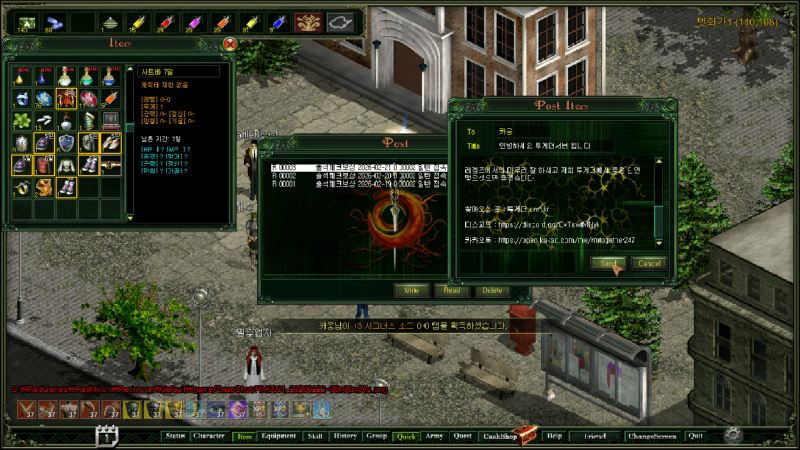Open the ChangeScreen option

click(651, 436)
